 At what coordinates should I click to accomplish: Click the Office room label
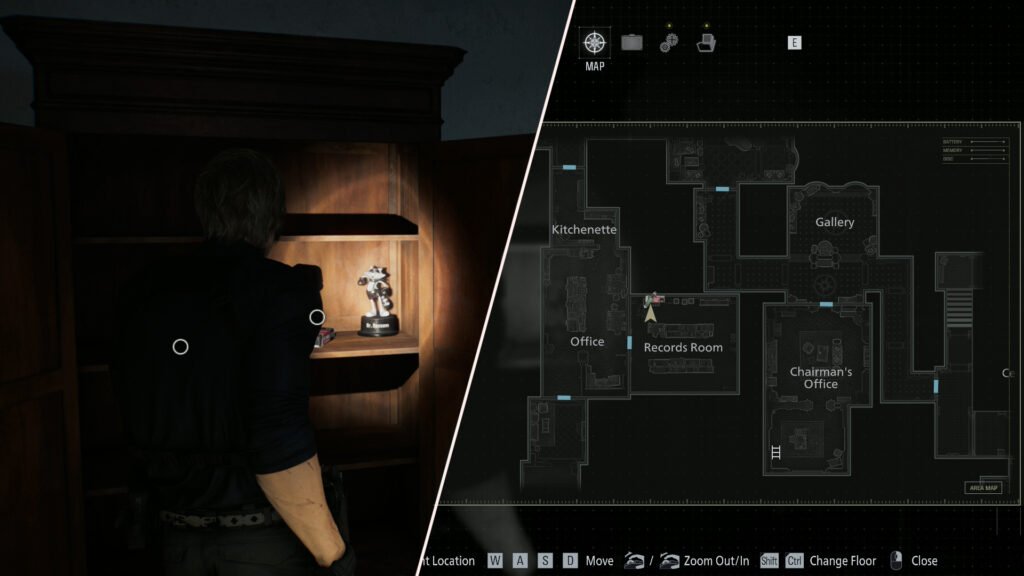[587, 342]
